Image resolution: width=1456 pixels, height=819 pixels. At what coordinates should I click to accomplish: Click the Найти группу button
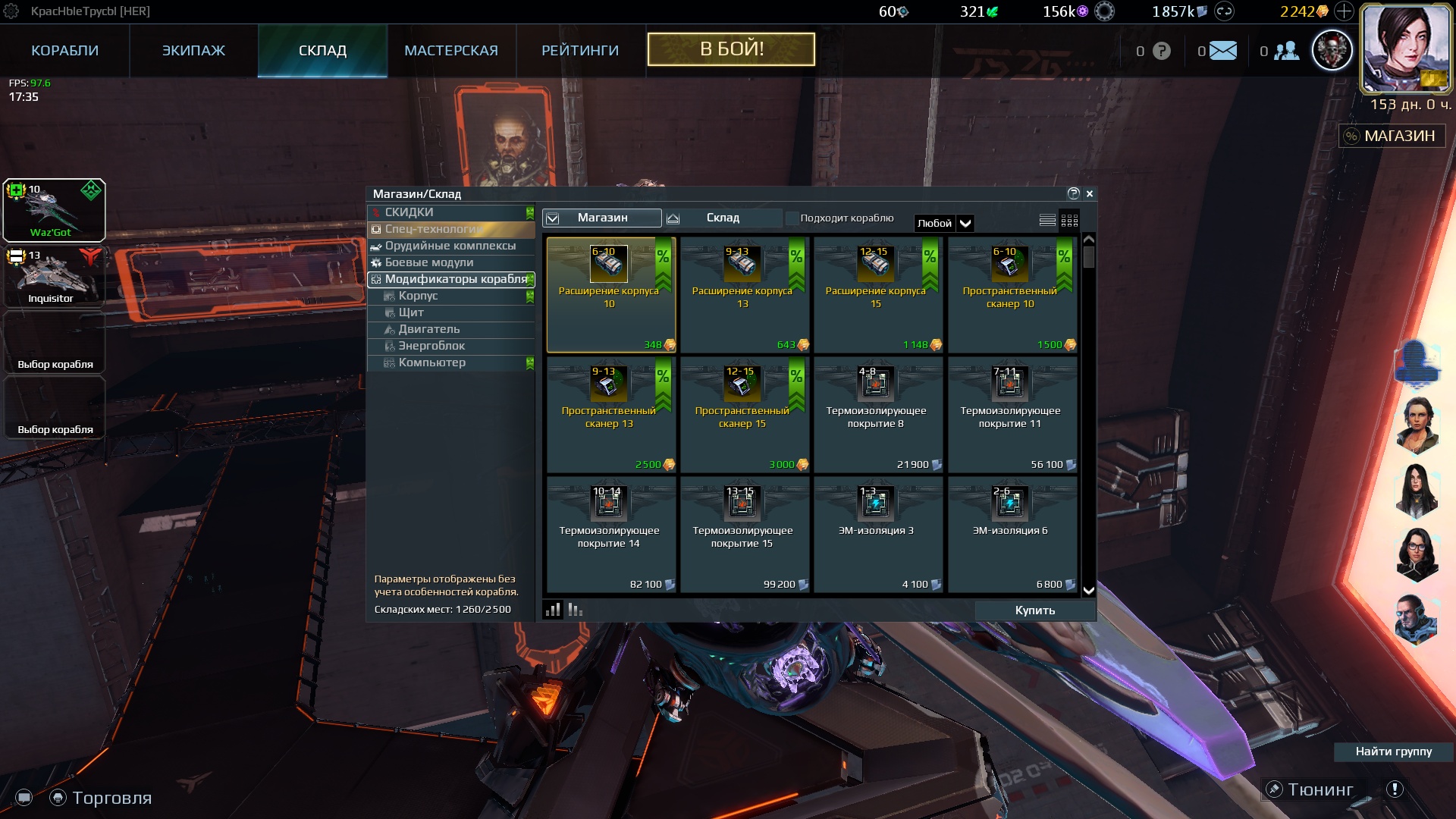coord(1393,752)
